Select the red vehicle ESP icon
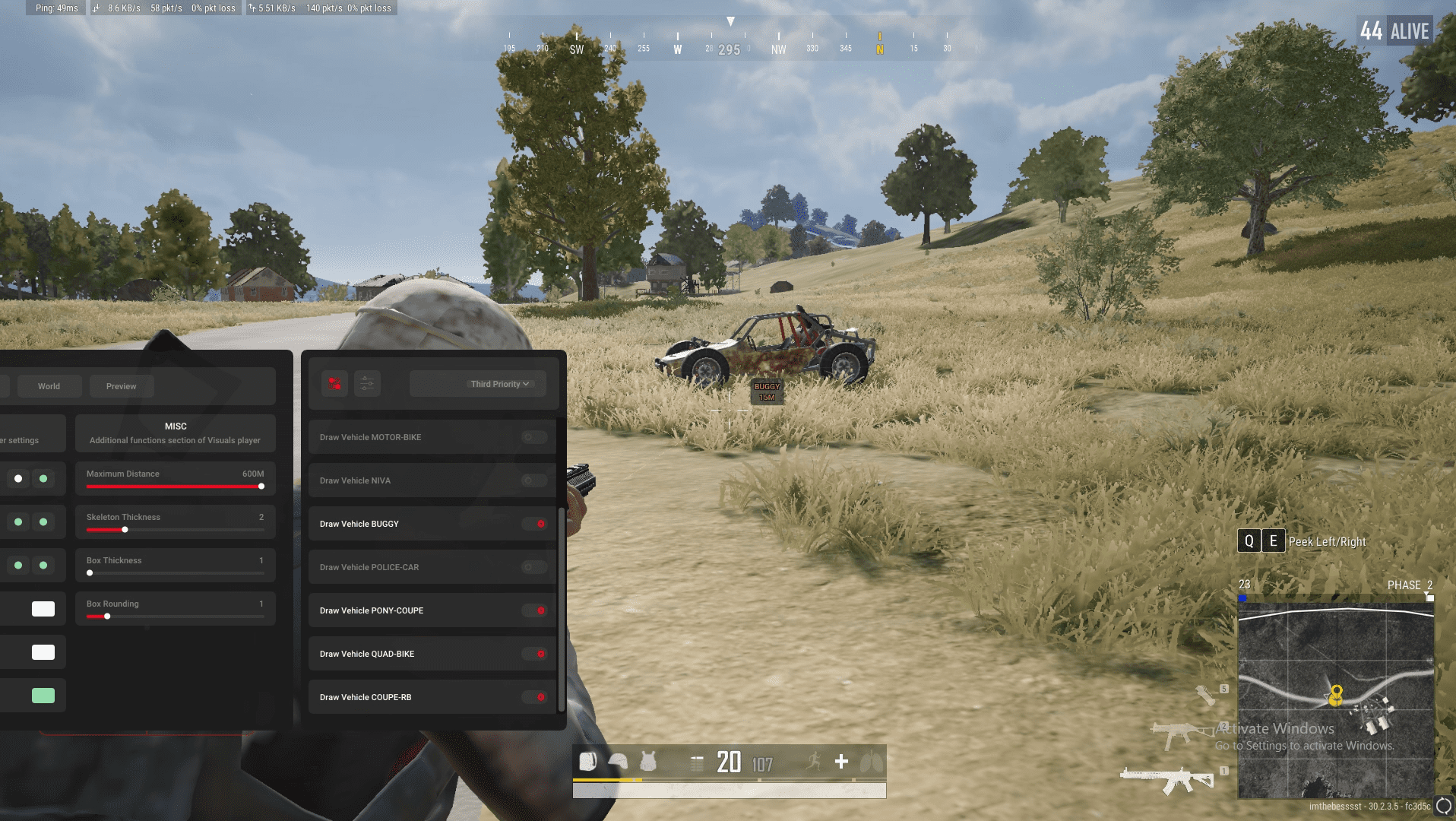This screenshot has width=1456, height=821. coord(333,384)
